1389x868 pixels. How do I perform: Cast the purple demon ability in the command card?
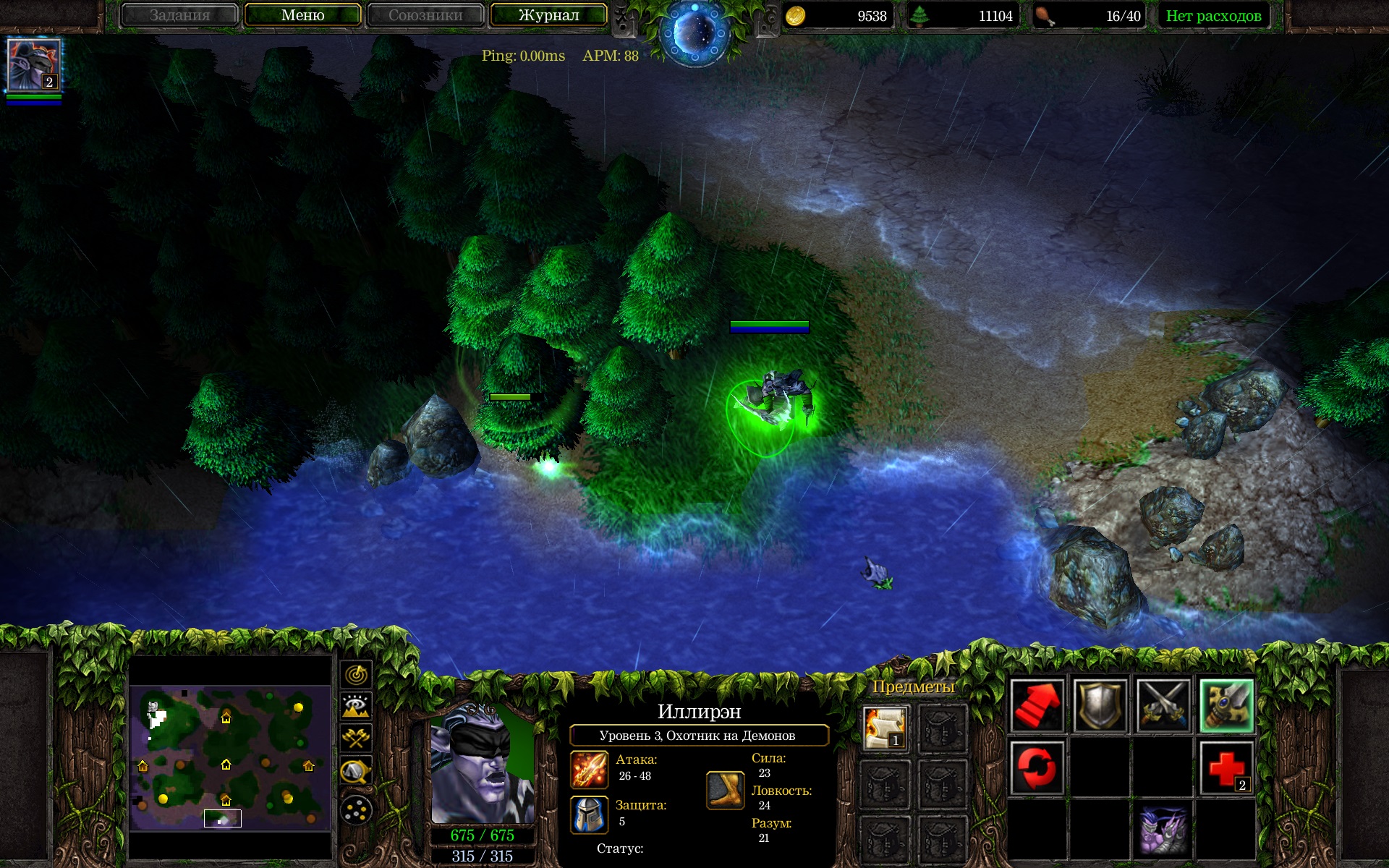[1163, 830]
